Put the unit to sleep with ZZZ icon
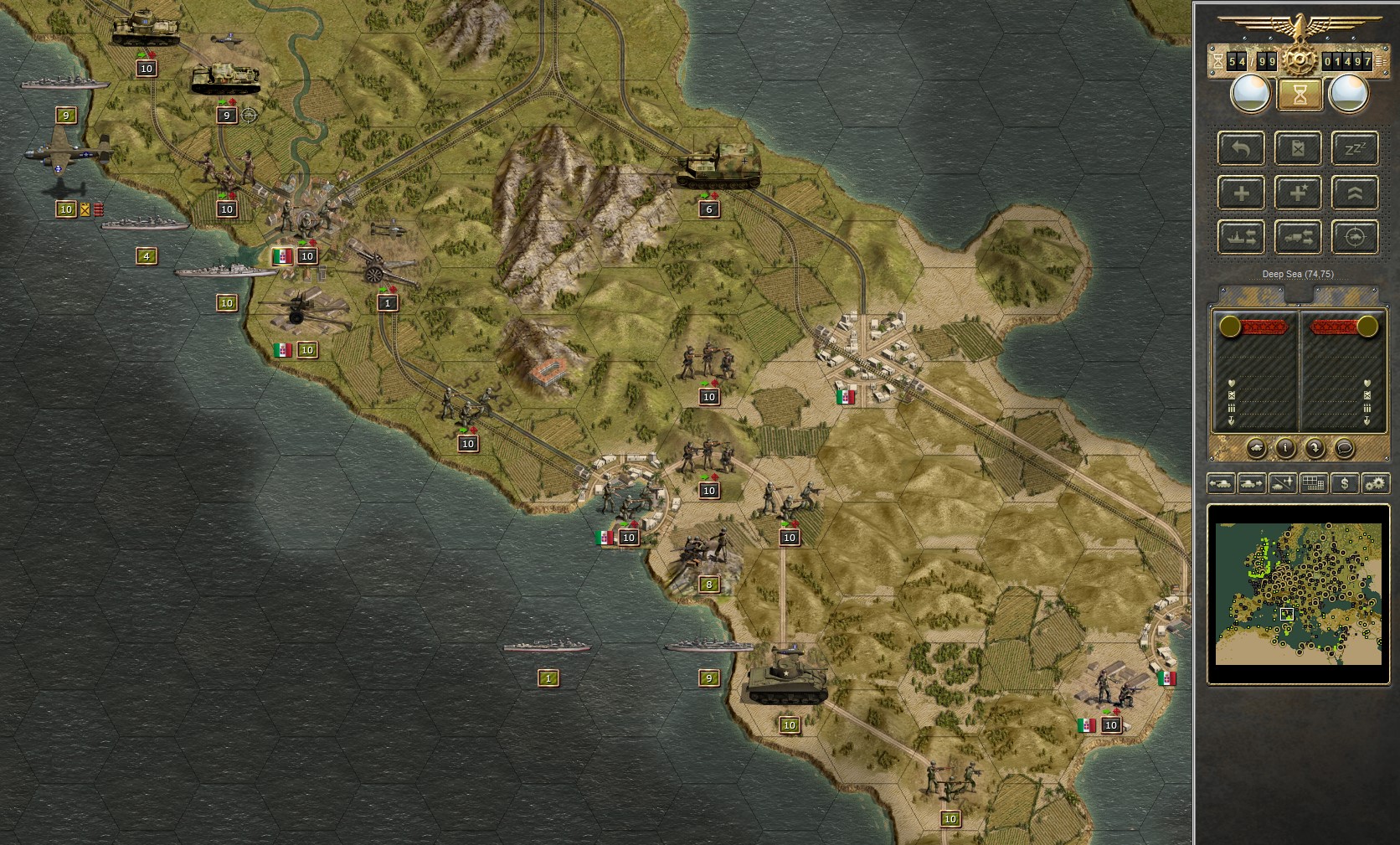The image size is (1400, 845). click(1355, 147)
